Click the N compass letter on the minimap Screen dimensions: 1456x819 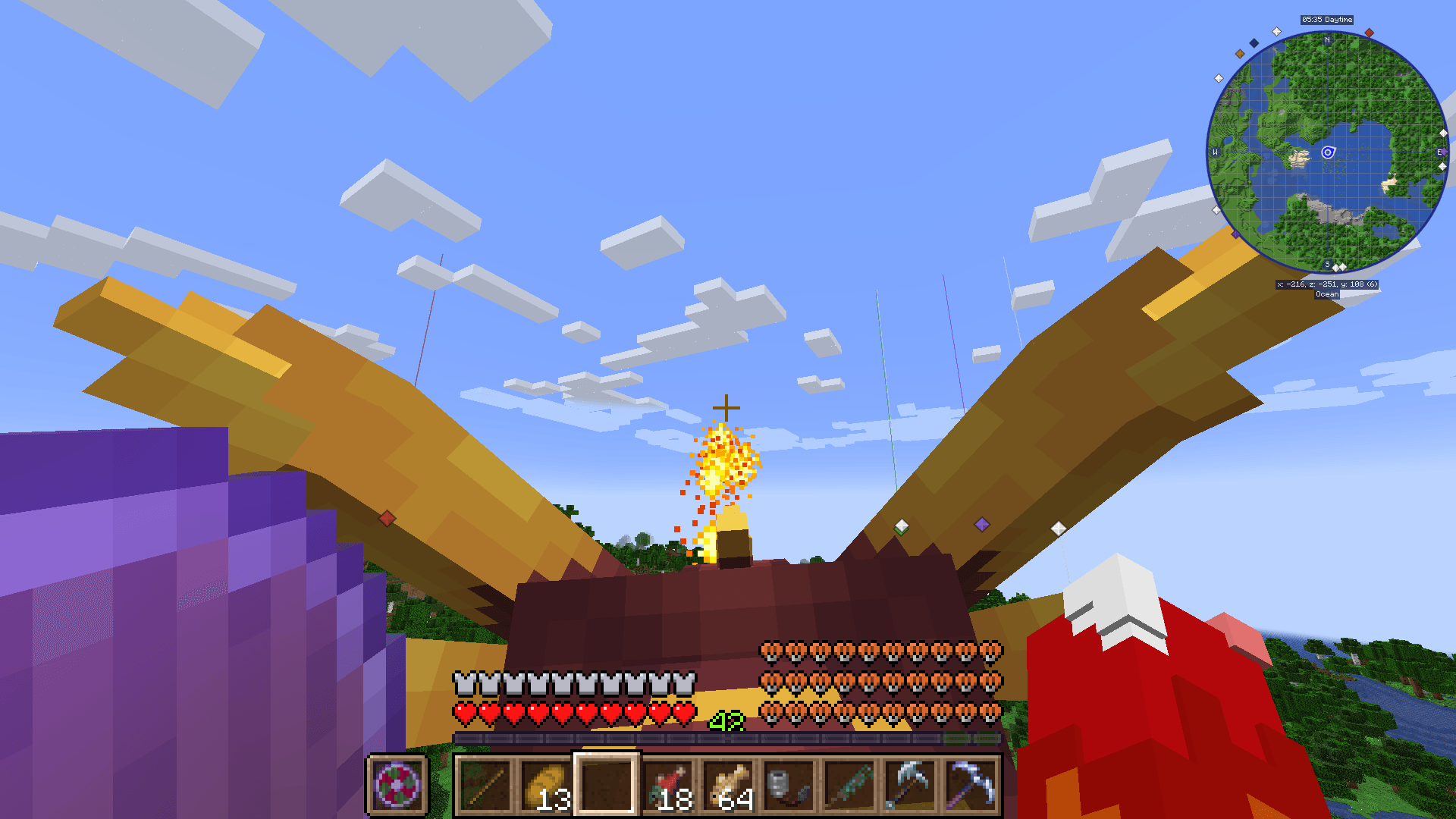pyautogui.click(x=1326, y=39)
